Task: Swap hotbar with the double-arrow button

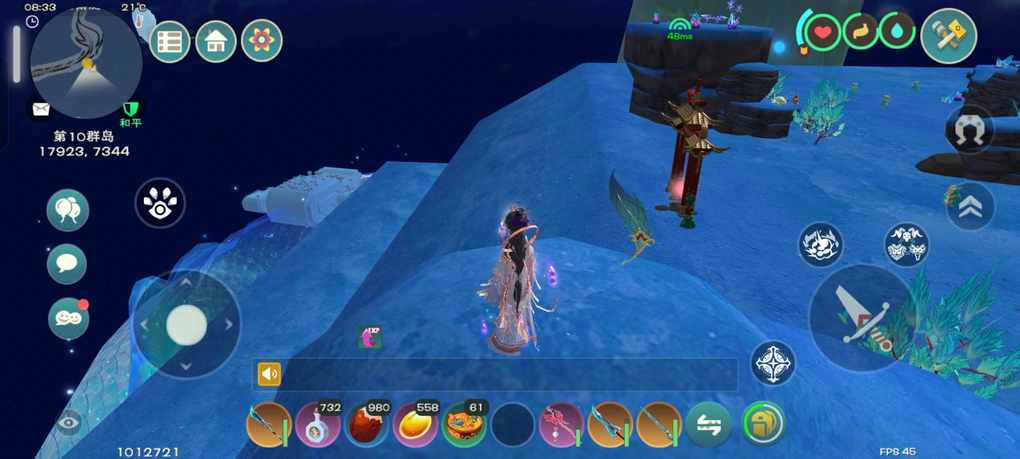Action: [708, 424]
